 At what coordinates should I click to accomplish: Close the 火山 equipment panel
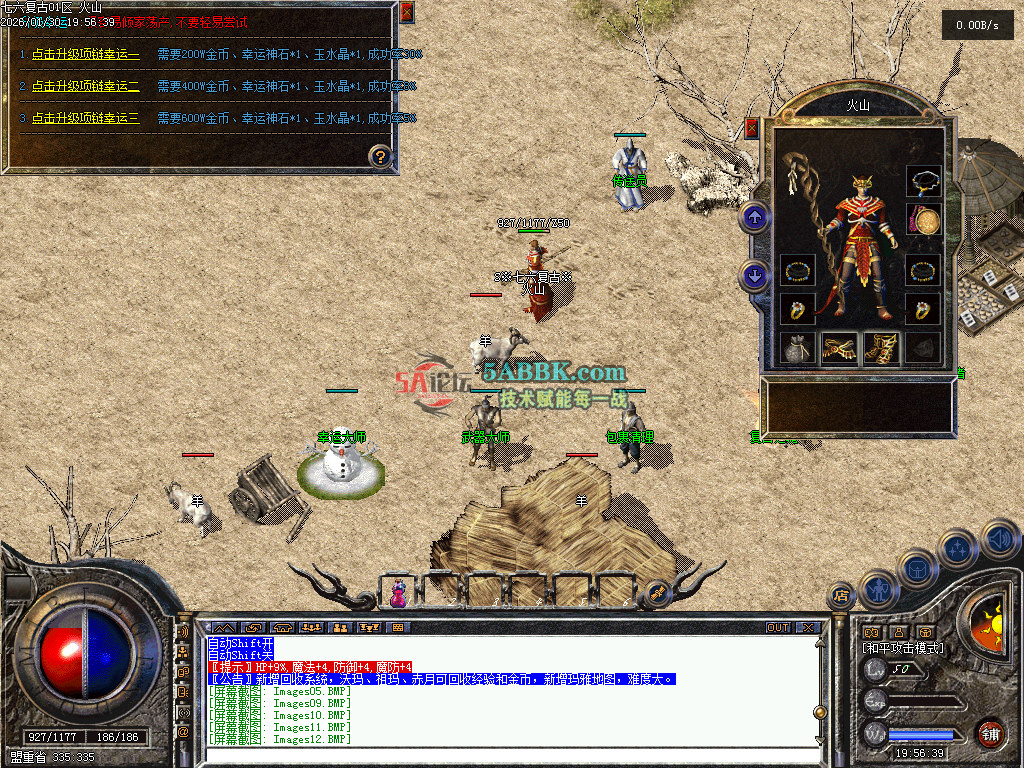click(752, 128)
